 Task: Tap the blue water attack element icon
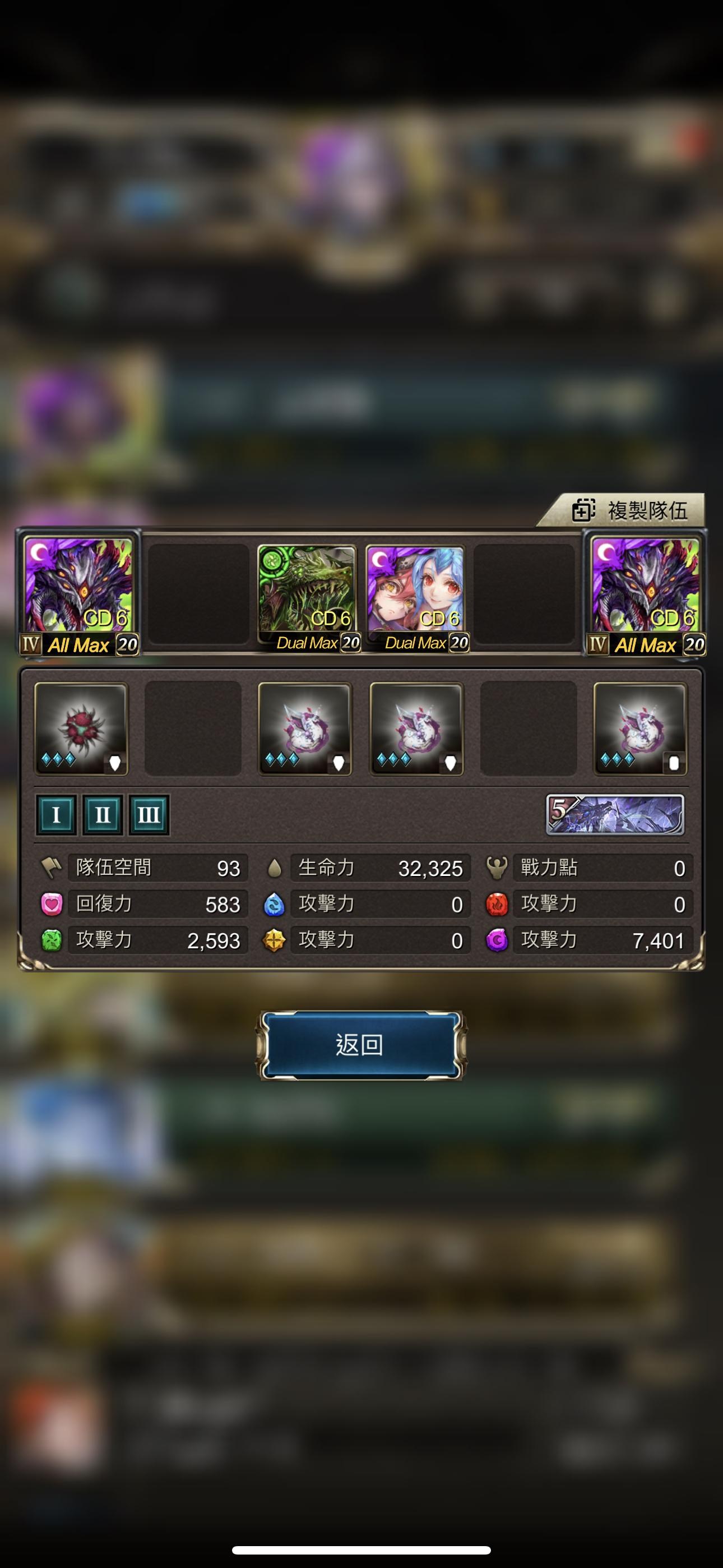(x=275, y=905)
